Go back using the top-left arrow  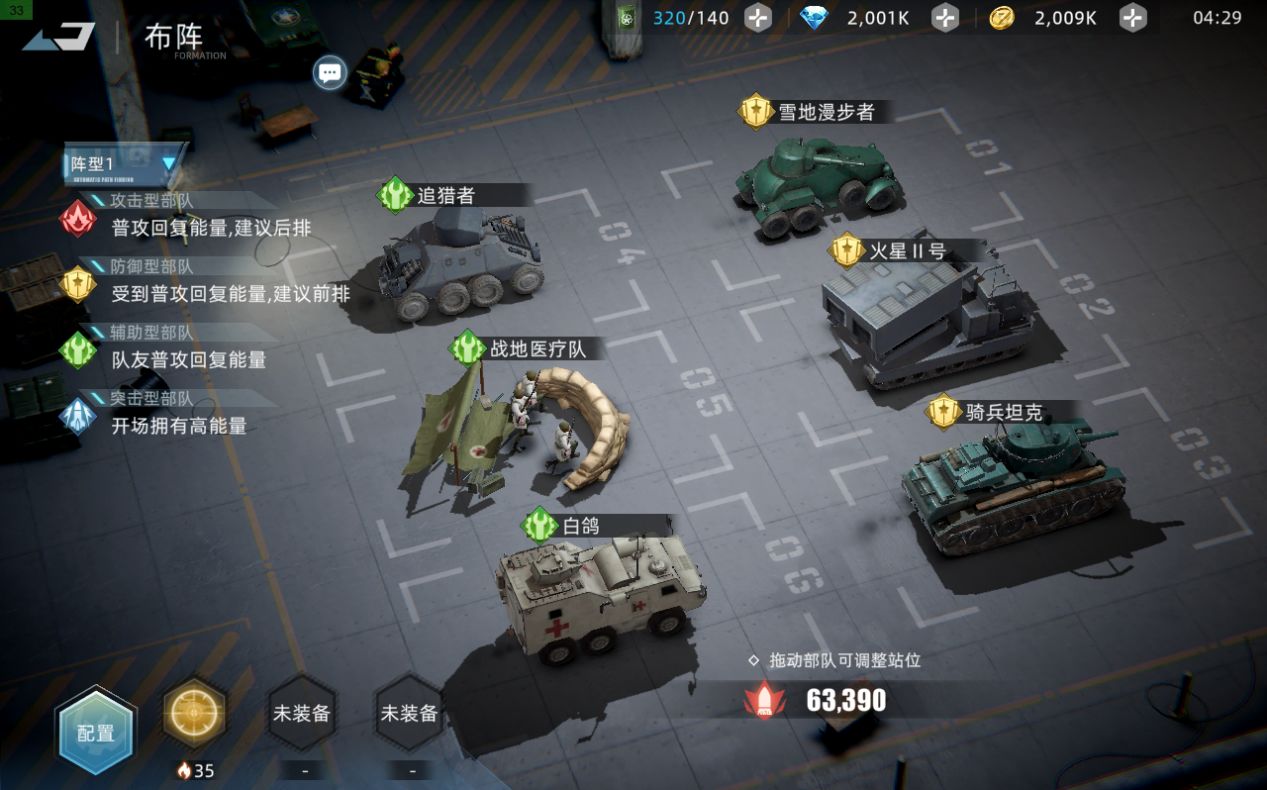click(60, 37)
